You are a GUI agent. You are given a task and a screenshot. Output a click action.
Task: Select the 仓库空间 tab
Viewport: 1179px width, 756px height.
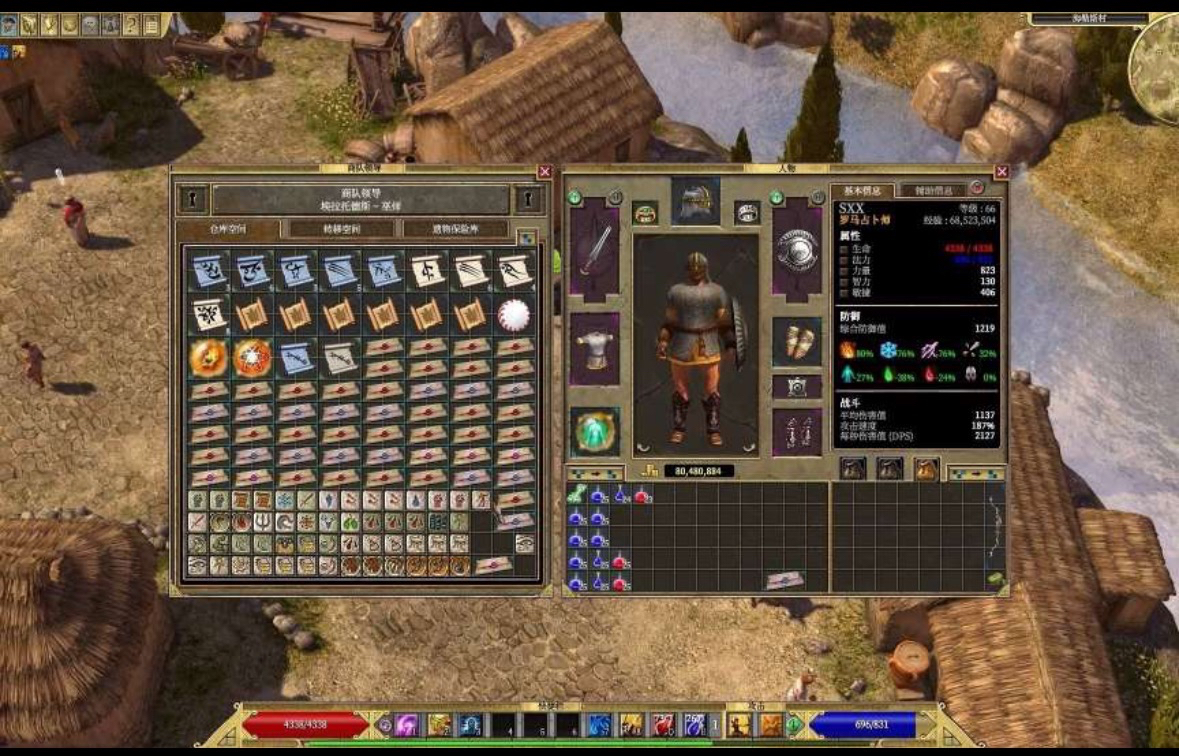pos(228,229)
